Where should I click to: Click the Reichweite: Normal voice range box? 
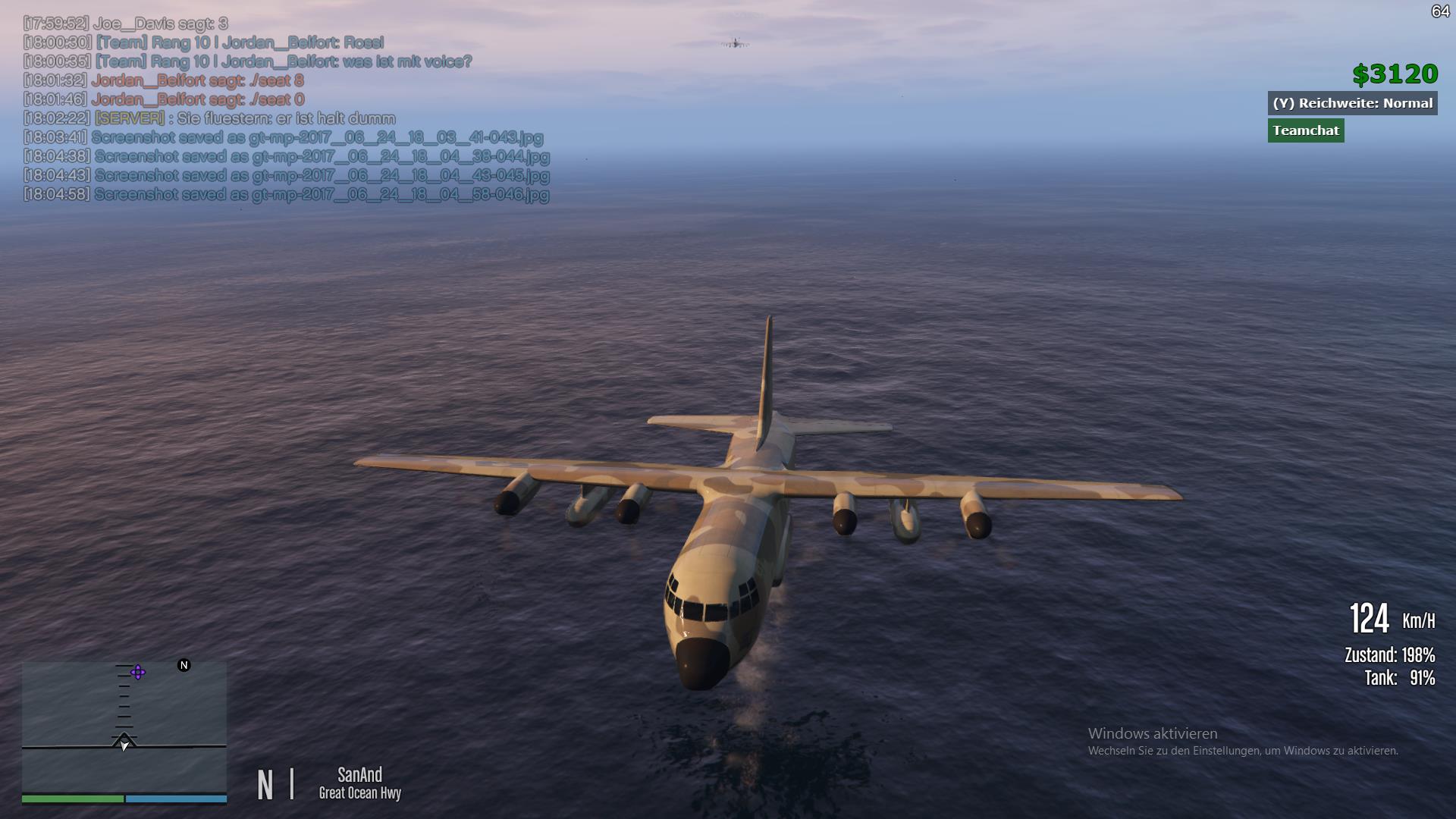pyautogui.click(x=1352, y=103)
